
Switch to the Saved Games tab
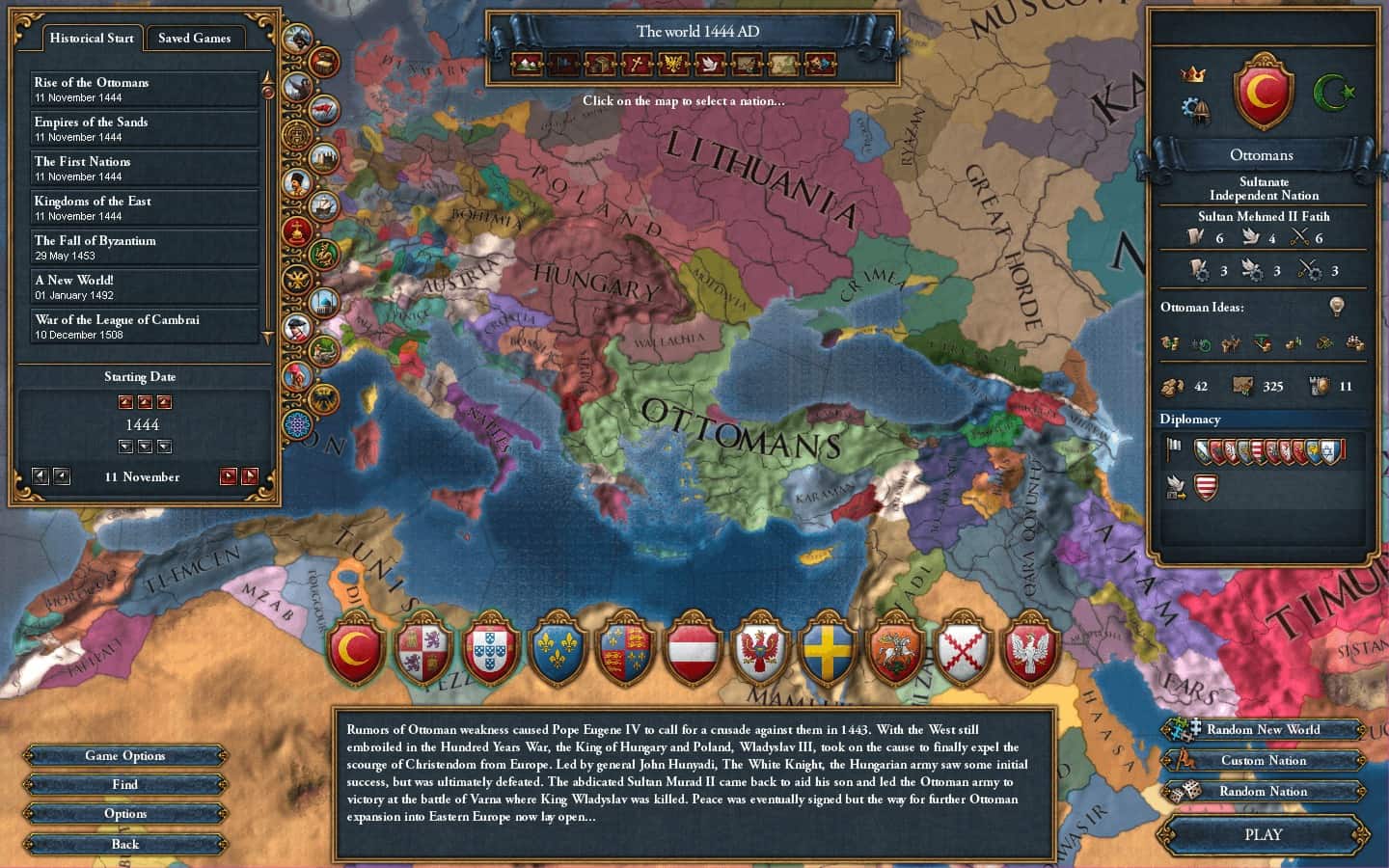194,38
